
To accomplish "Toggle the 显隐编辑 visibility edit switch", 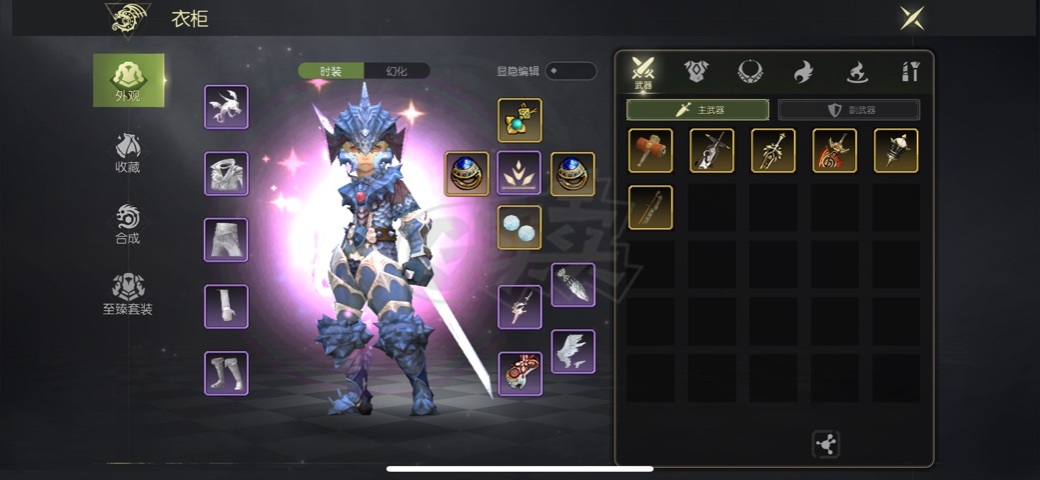I will coord(570,71).
